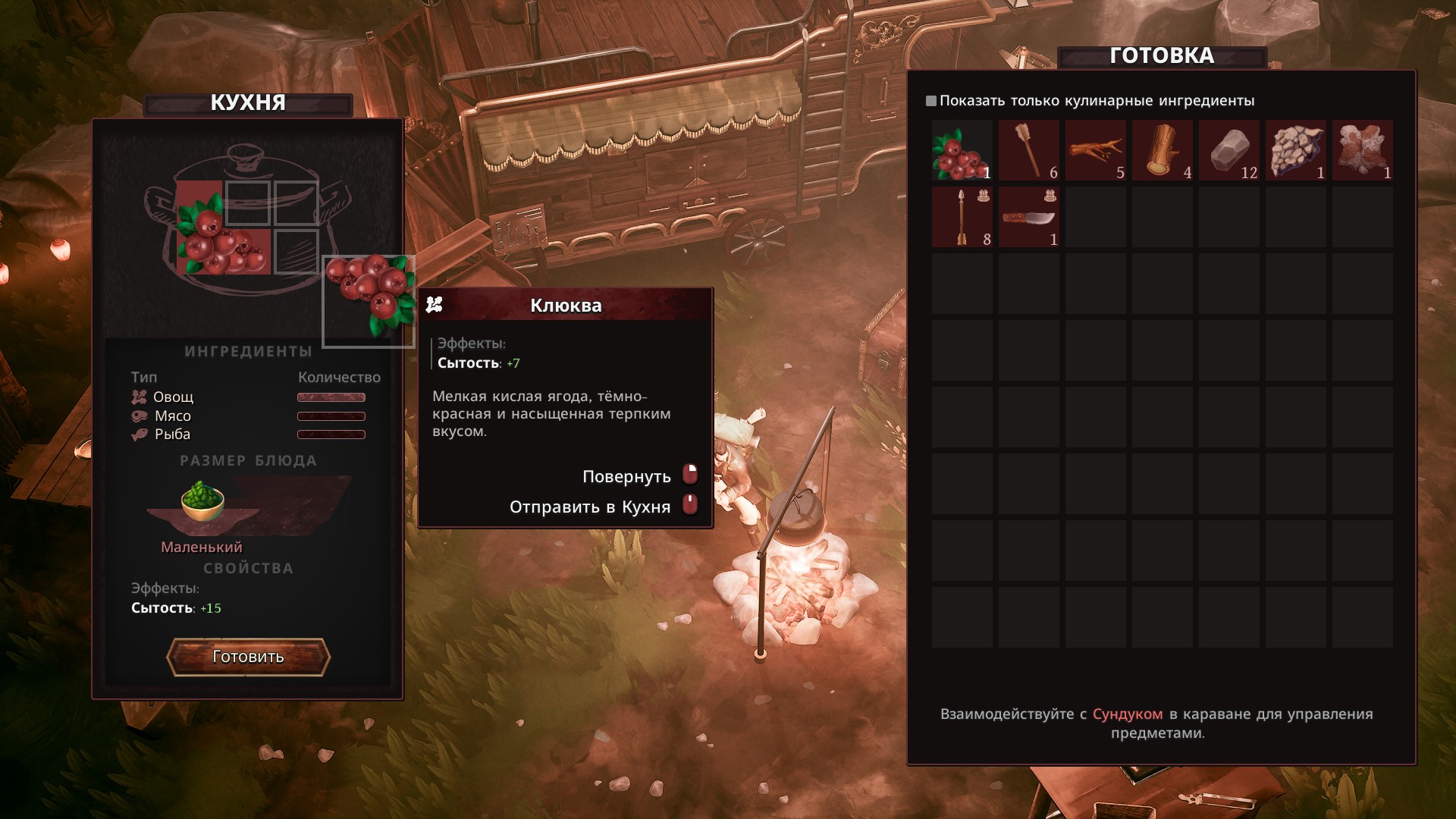Pick the feathered stick item slot
The height and width of the screenshot is (819, 1456).
tap(1028, 150)
